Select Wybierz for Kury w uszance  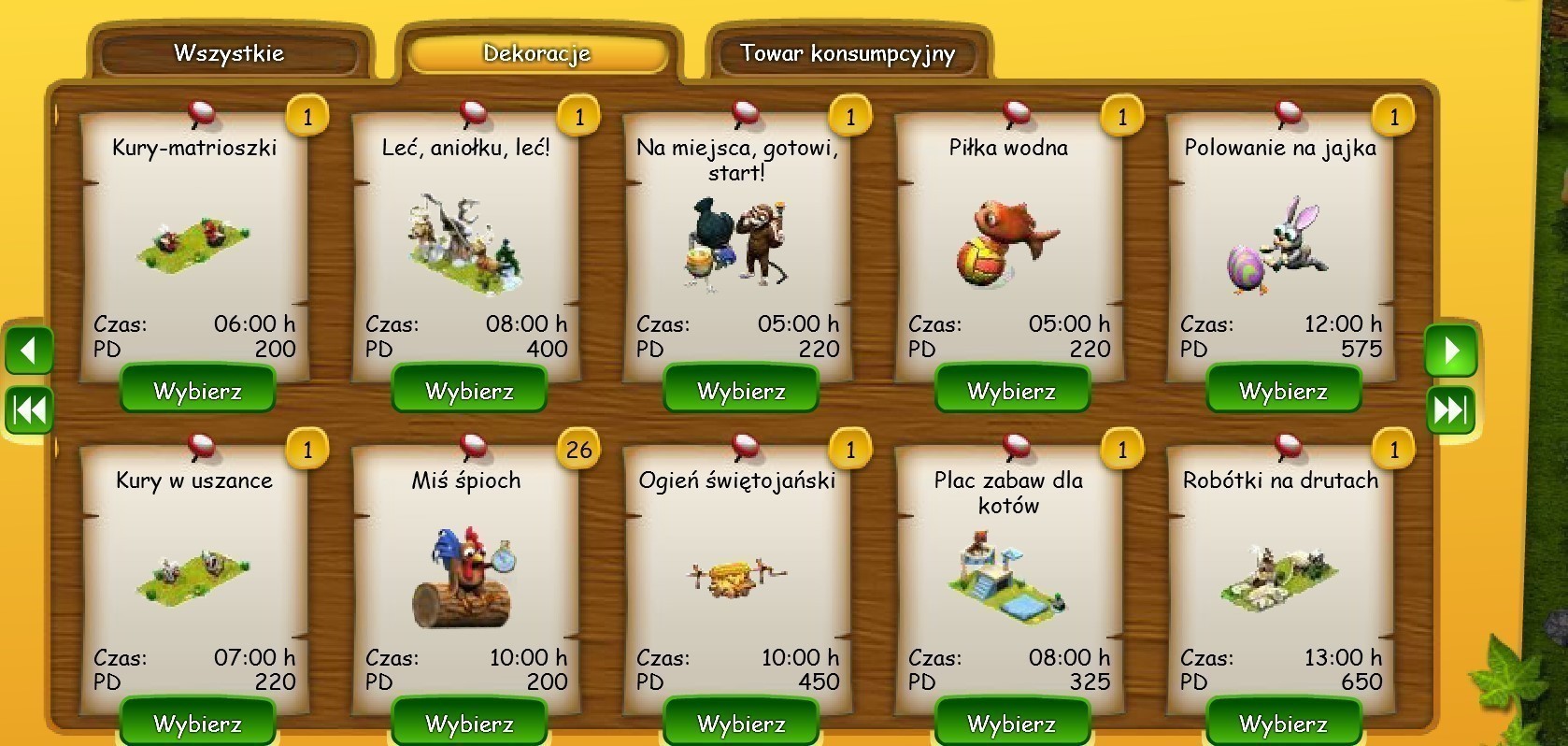197,723
